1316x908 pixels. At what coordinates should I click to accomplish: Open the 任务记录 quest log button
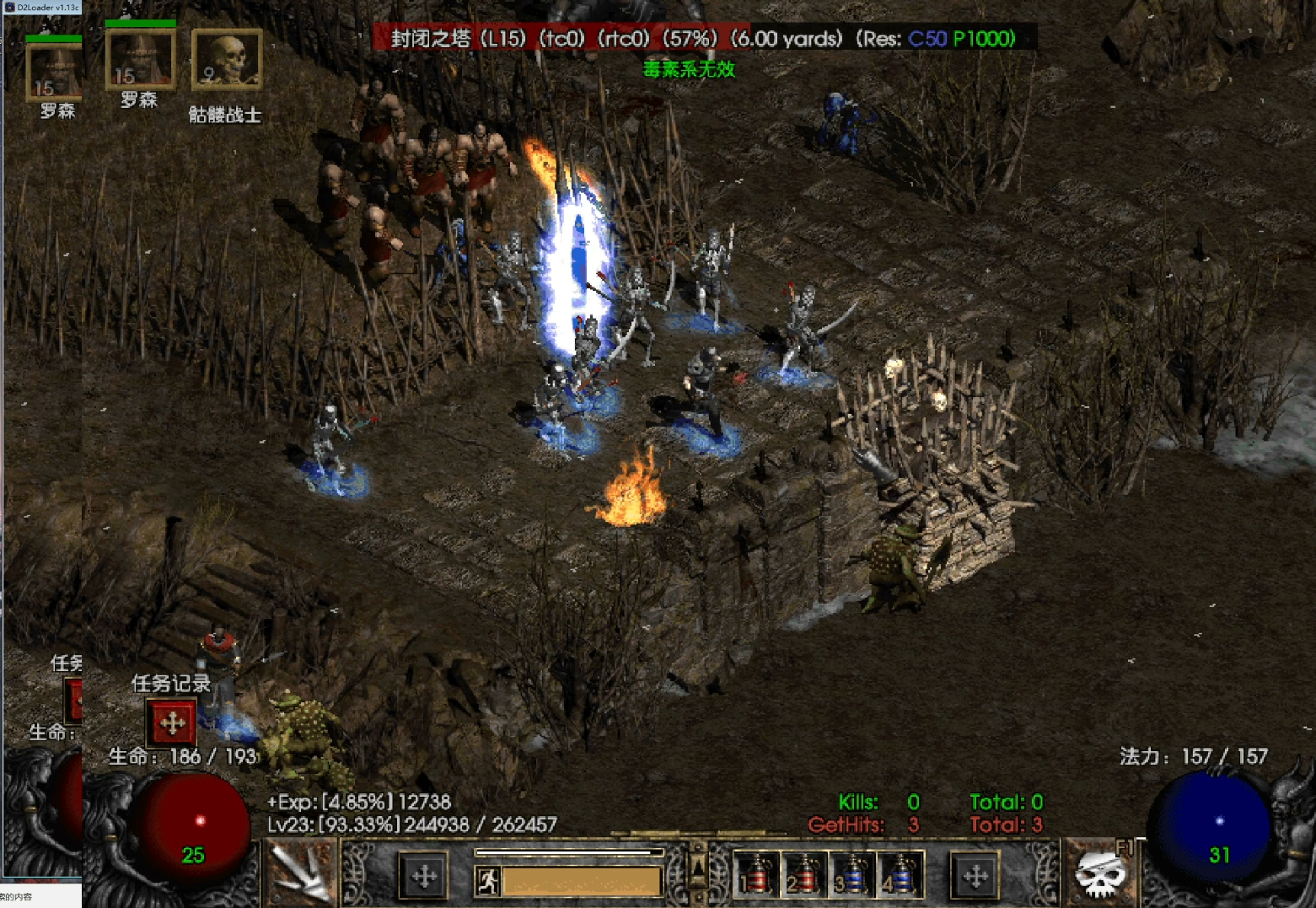click(172, 723)
